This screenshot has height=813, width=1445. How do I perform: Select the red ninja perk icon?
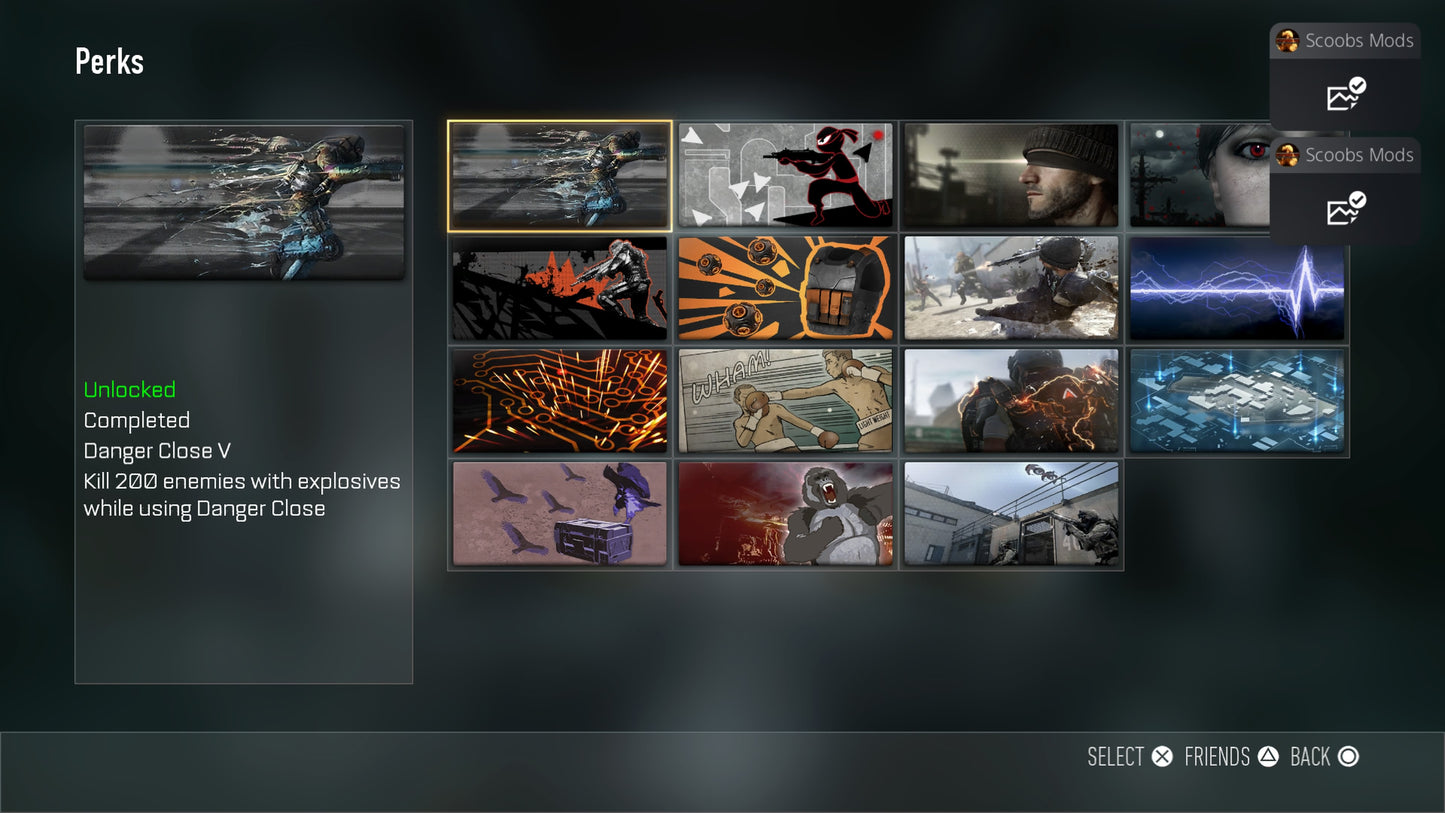click(785, 175)
